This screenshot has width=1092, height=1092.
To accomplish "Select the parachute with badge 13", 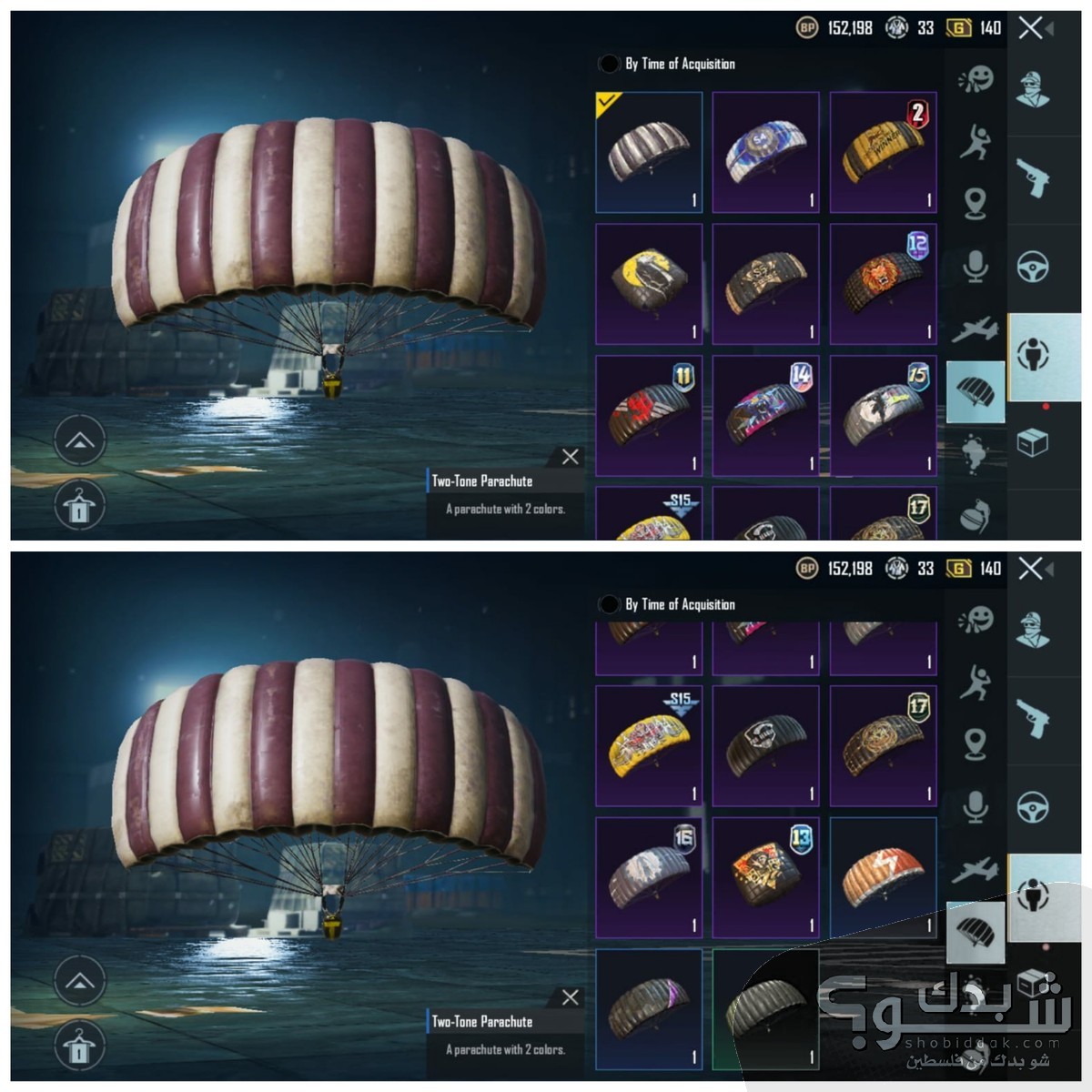I will (x=765, y=876).
